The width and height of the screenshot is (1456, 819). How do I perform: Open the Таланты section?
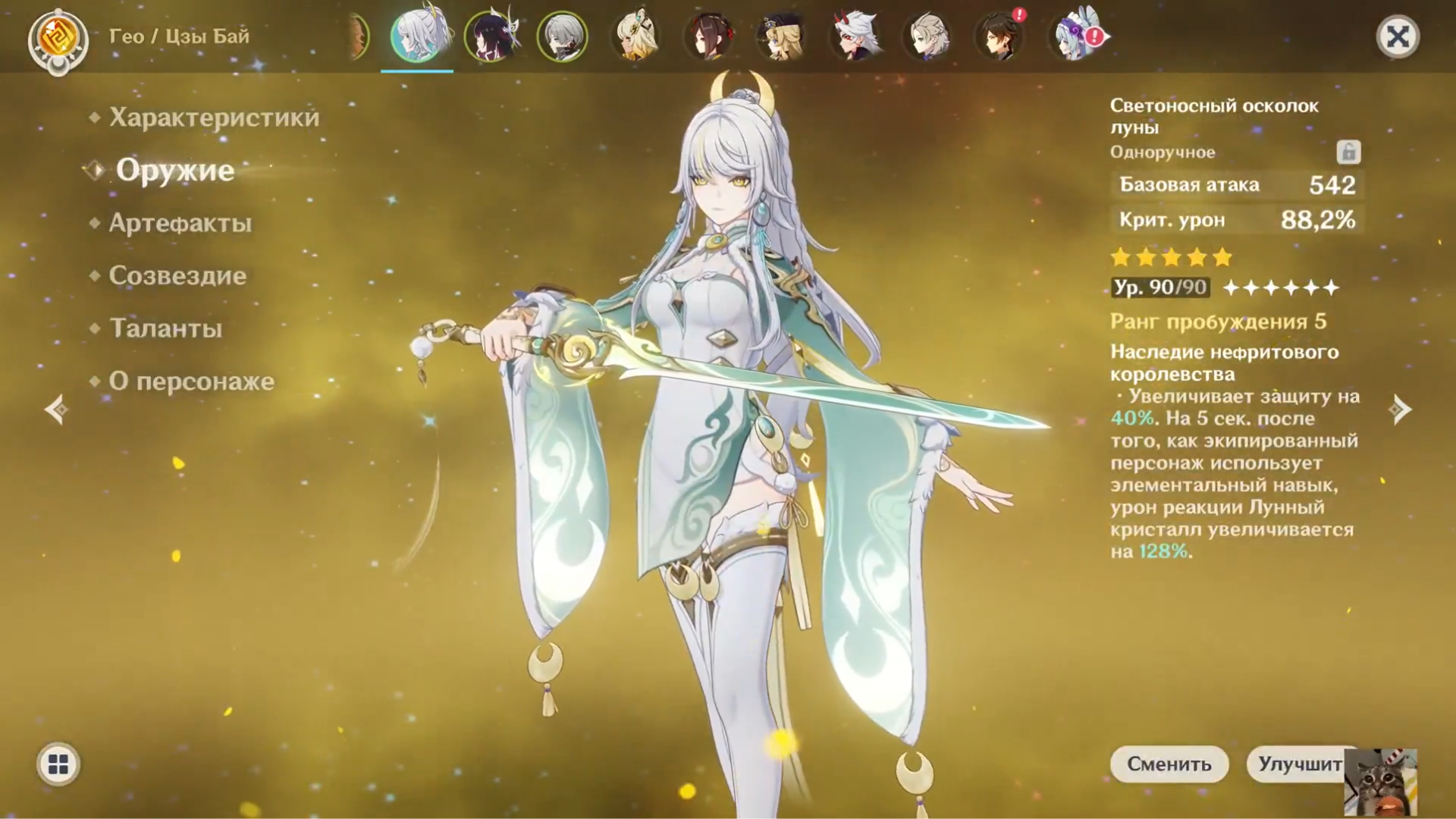tap(165, 328)
